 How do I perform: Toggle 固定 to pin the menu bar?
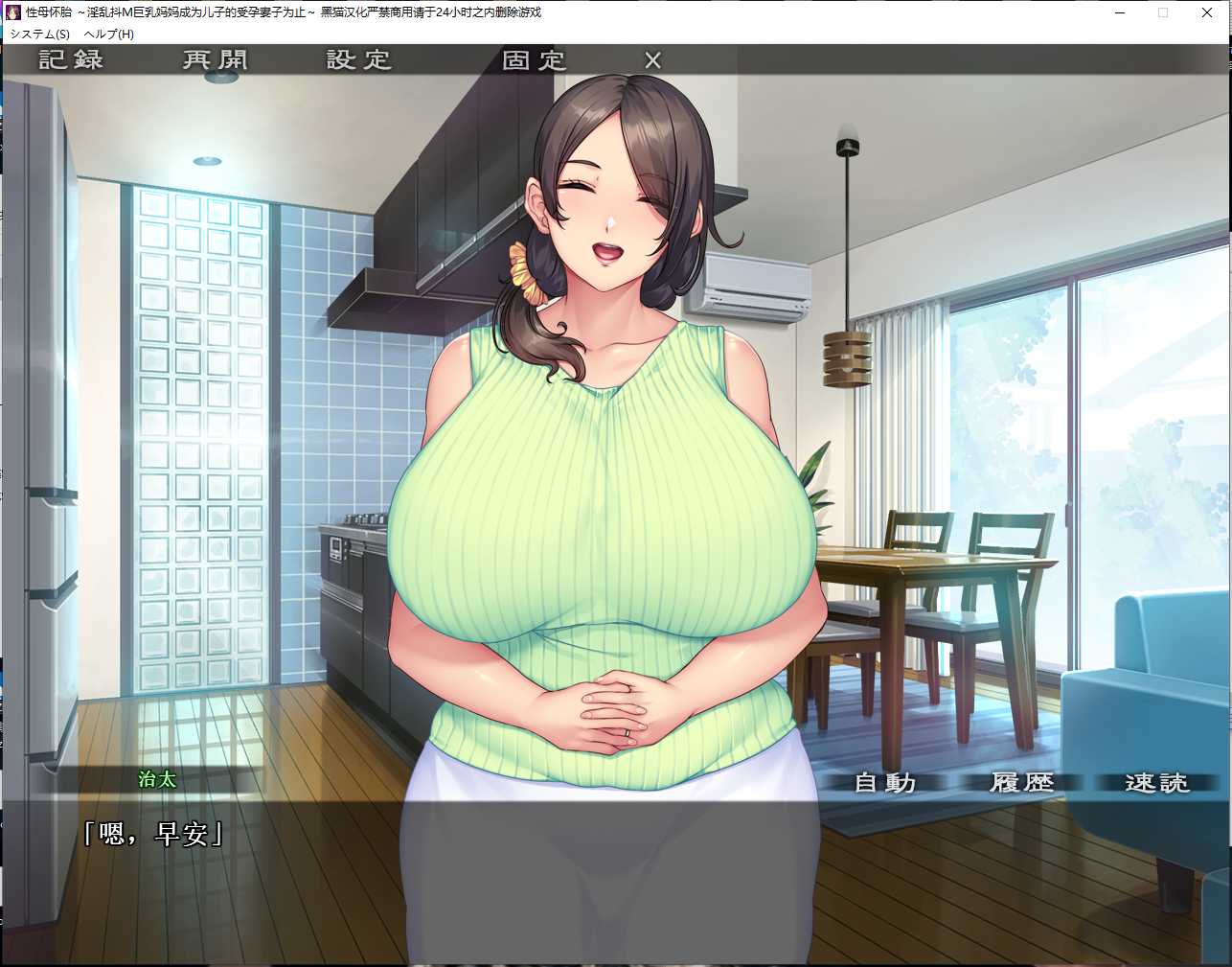(x=533, y=58)
